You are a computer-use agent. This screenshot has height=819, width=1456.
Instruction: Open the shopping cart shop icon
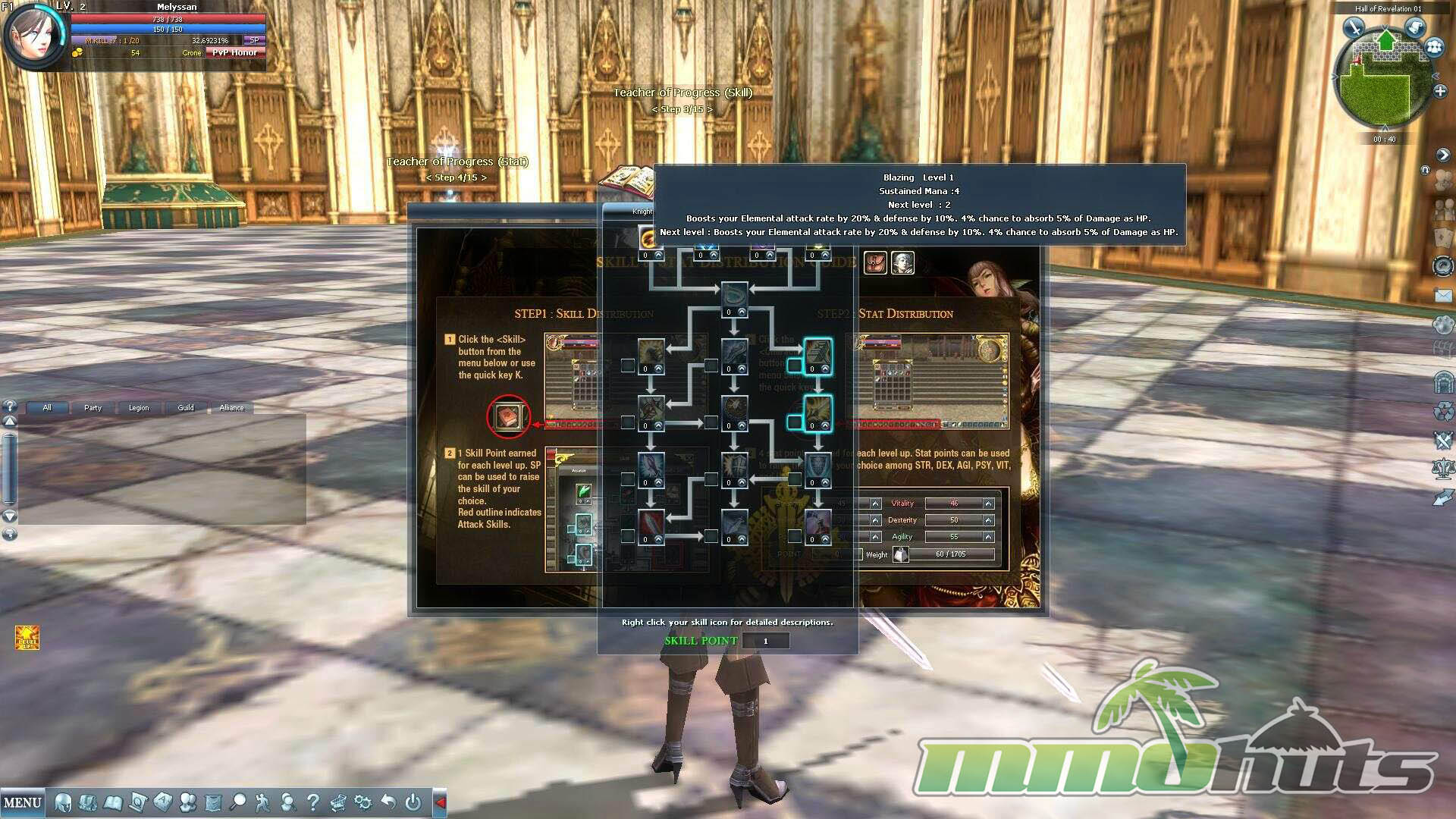coord(338,802)
